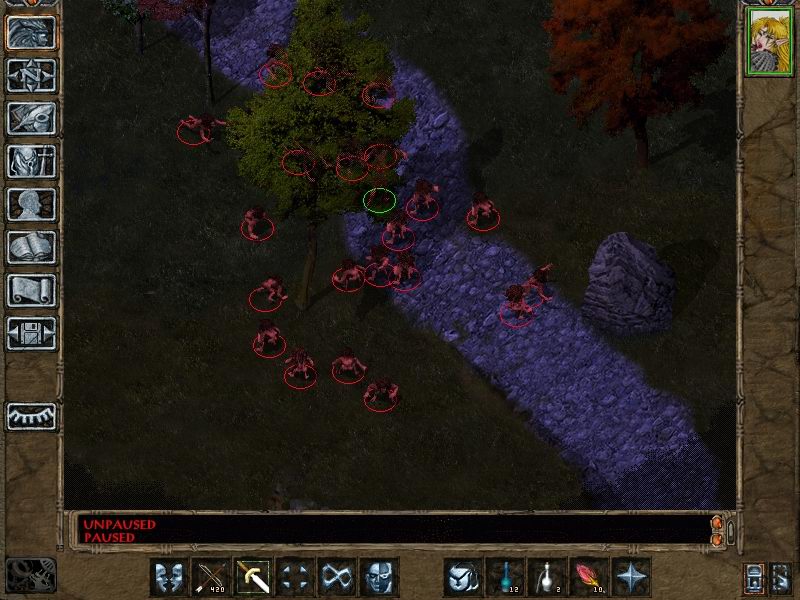Open the inventory screen
The height and width of the screenshot is (600, 800).
point(32,161)
